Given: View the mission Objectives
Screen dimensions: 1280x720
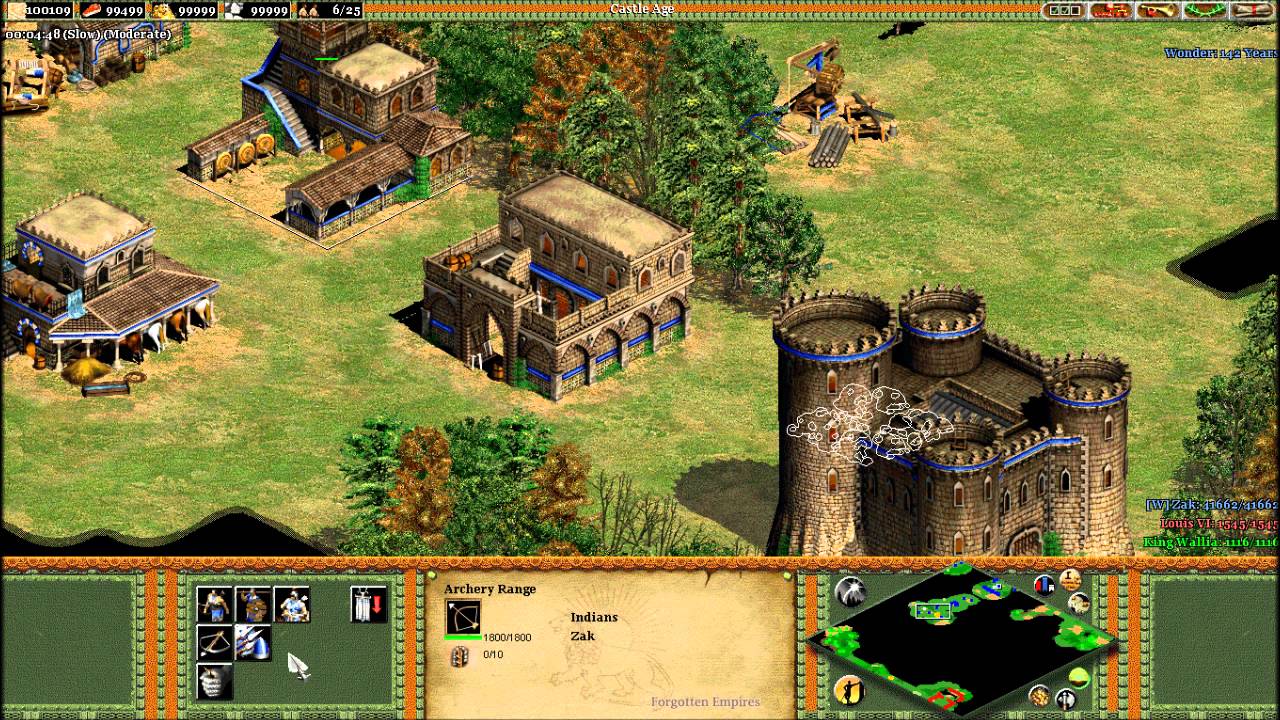Looking at the screenshot, I should [1063, 10].
